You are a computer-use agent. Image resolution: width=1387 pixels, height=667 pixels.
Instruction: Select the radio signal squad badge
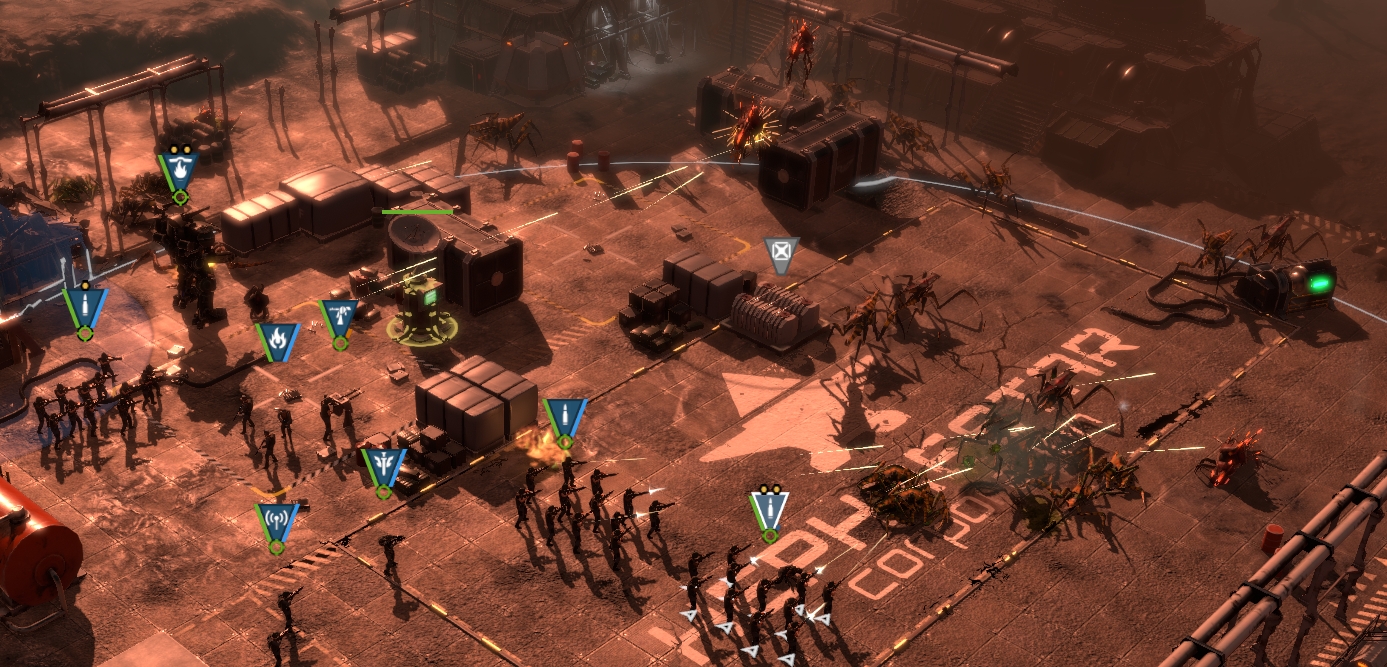276,522
